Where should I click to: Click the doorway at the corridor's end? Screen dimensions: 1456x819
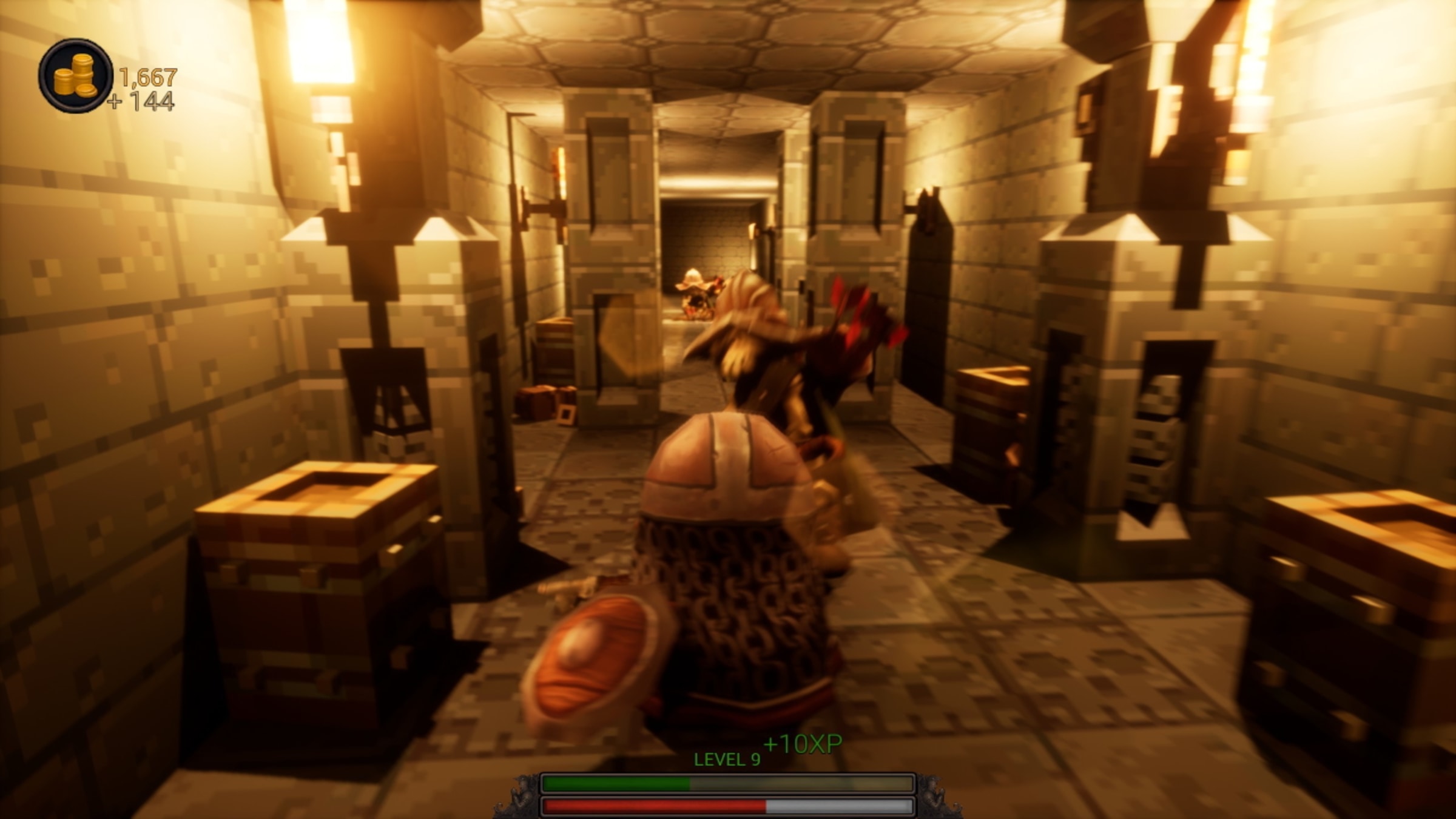coord(713,243)
